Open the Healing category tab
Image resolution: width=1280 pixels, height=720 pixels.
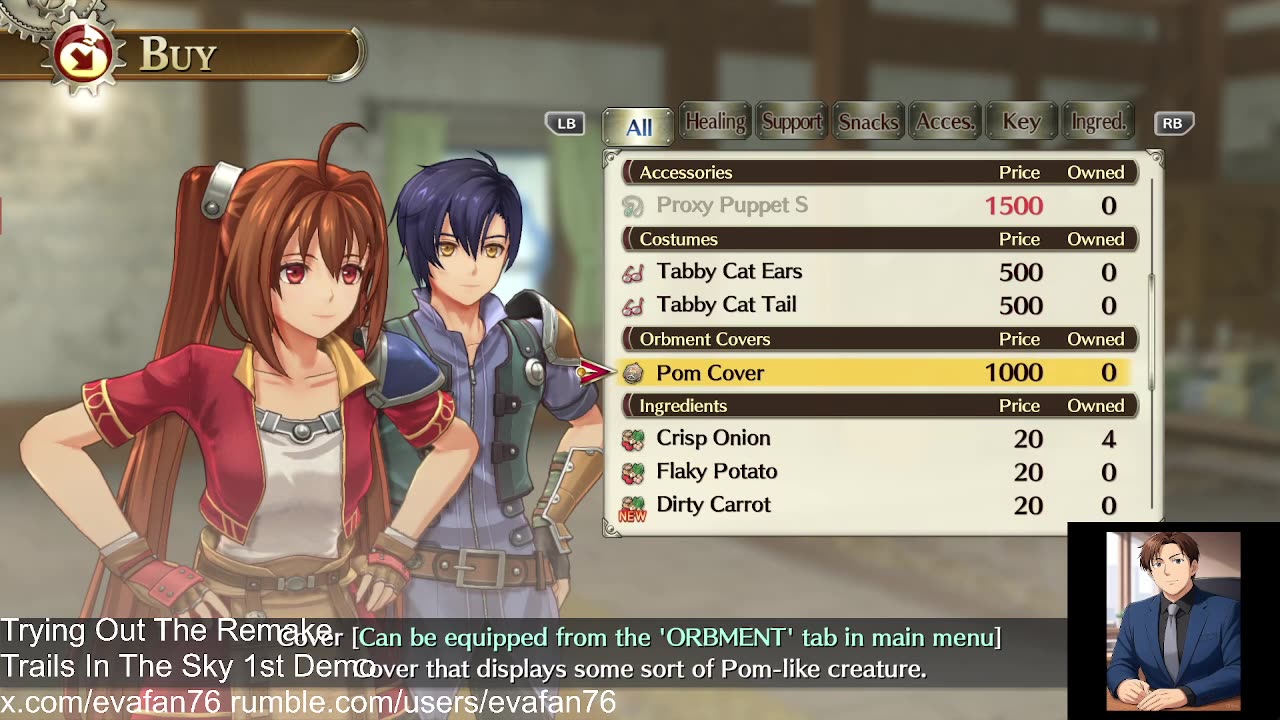(x=714, y=122)
